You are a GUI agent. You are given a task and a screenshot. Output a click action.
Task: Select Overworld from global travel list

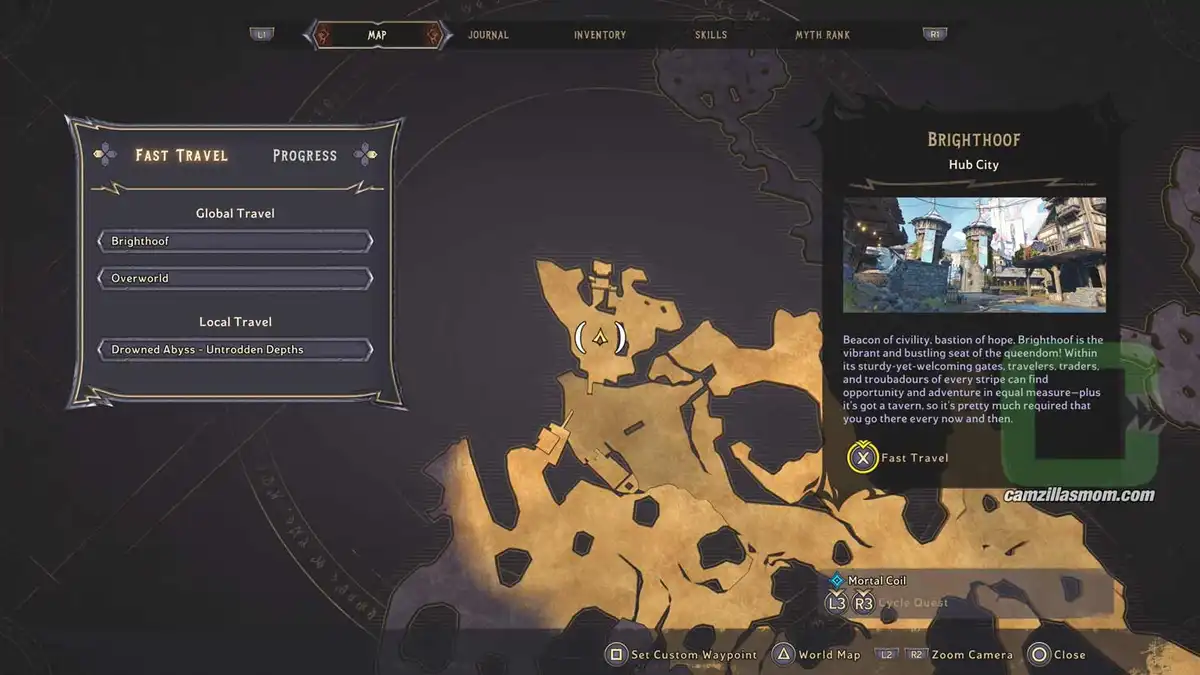tap(235, 278)
